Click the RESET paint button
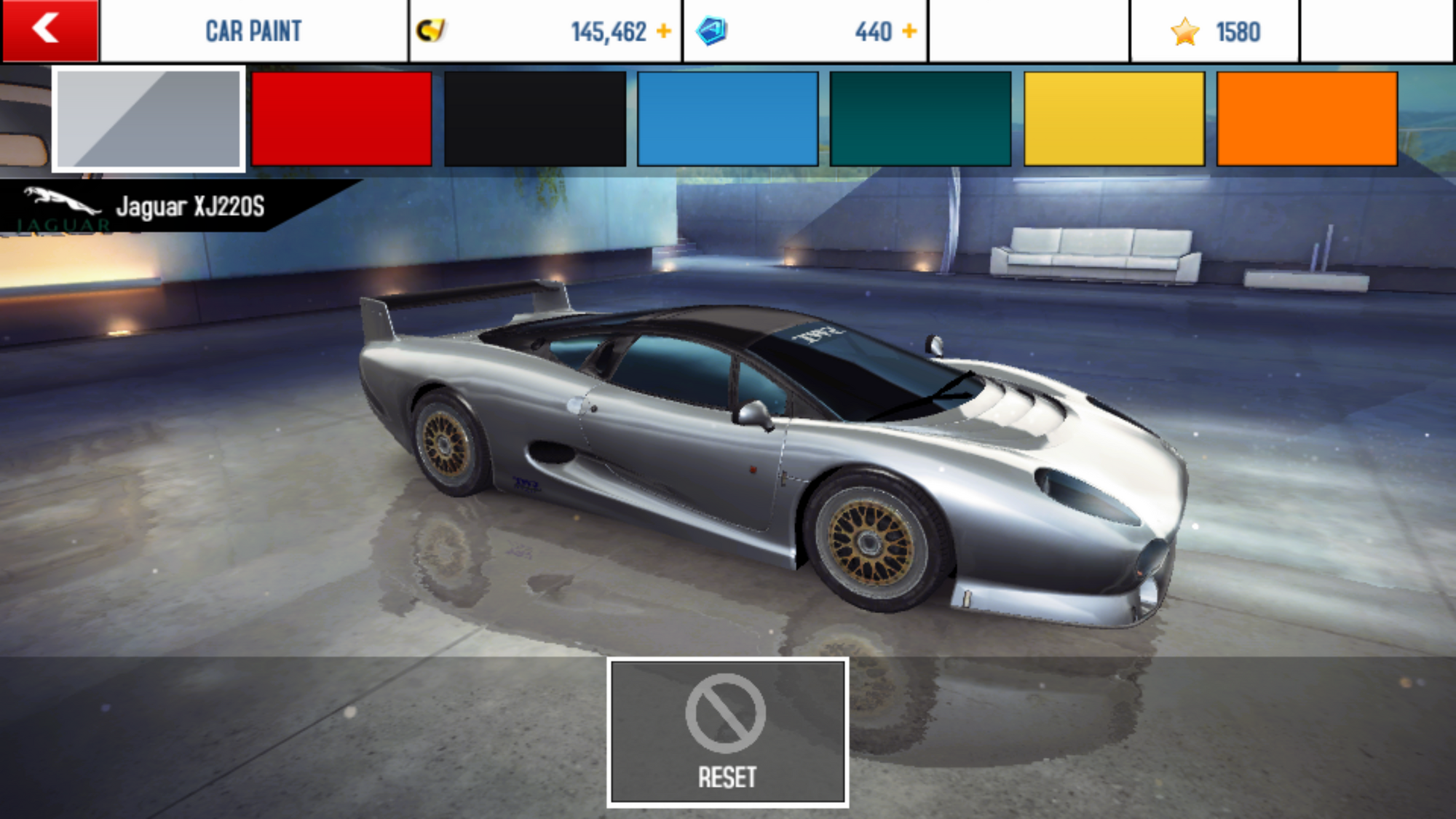1456x819 pixels. click(x=727, y=732)
